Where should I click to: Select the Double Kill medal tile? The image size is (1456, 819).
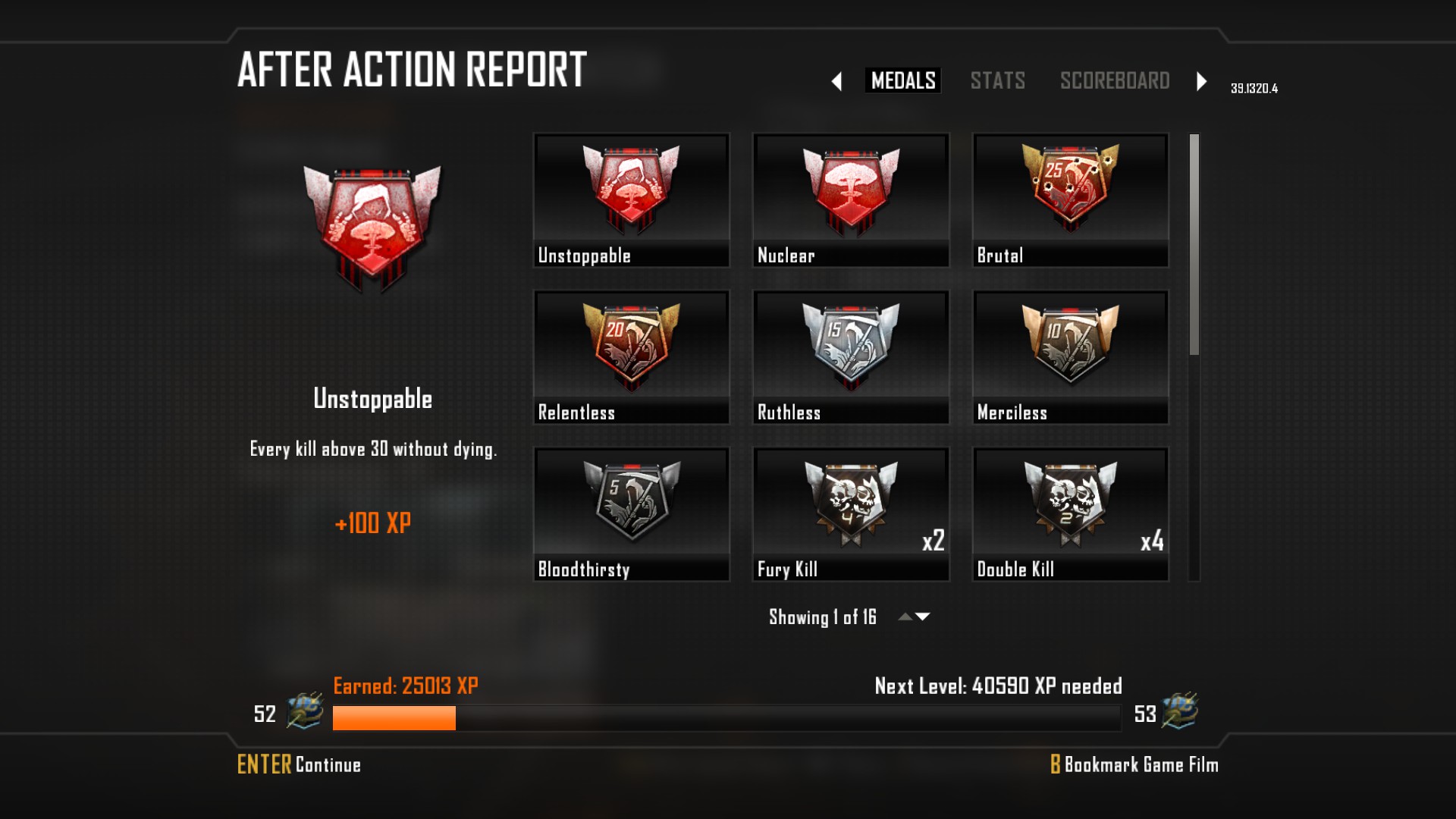(x=1070, y=514)
